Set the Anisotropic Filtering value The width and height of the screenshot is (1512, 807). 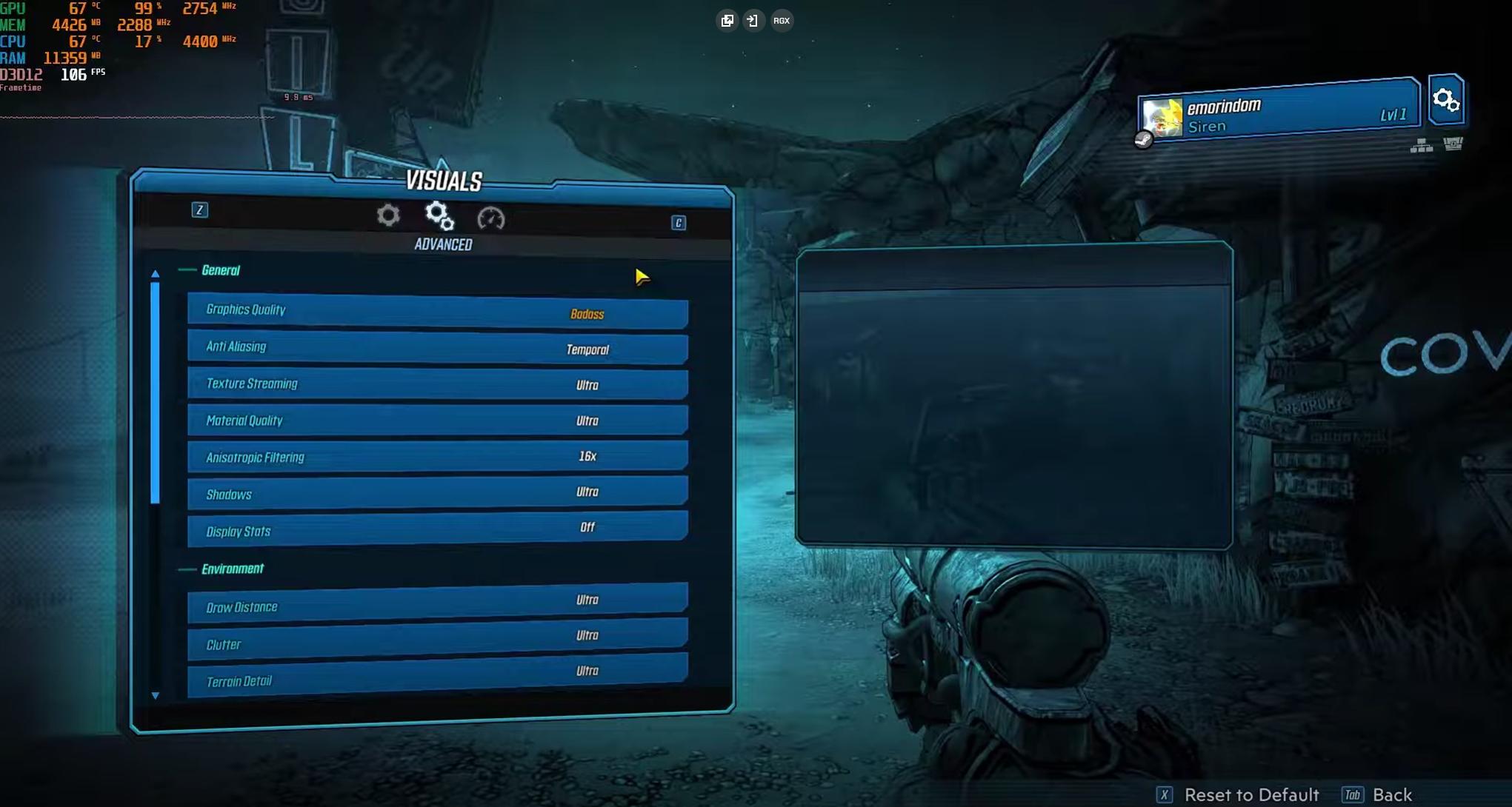437,457
